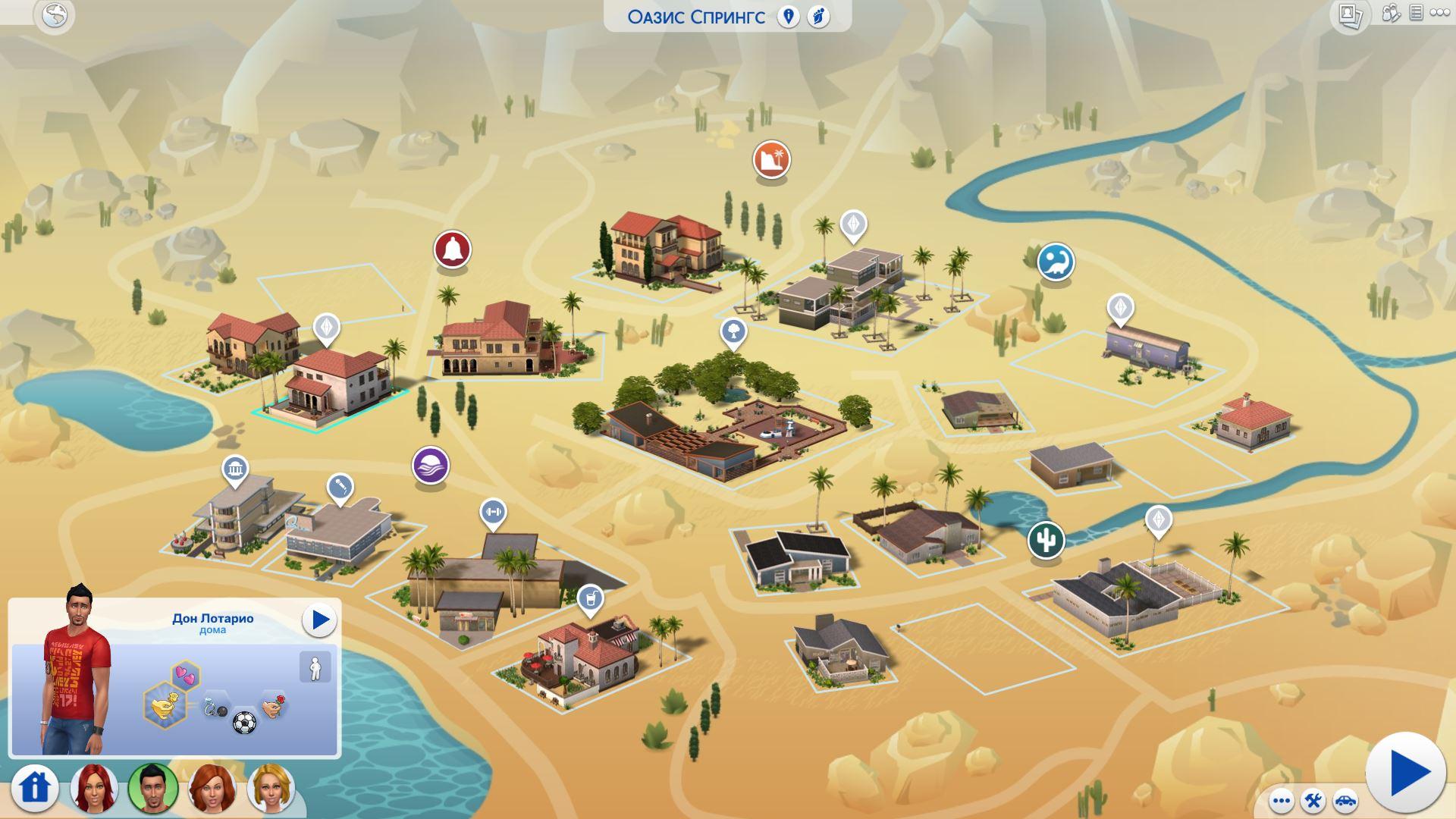Screen dimensions: 1456x819
Task: Open the gallery photos button
Action: tap(1350, 16)
